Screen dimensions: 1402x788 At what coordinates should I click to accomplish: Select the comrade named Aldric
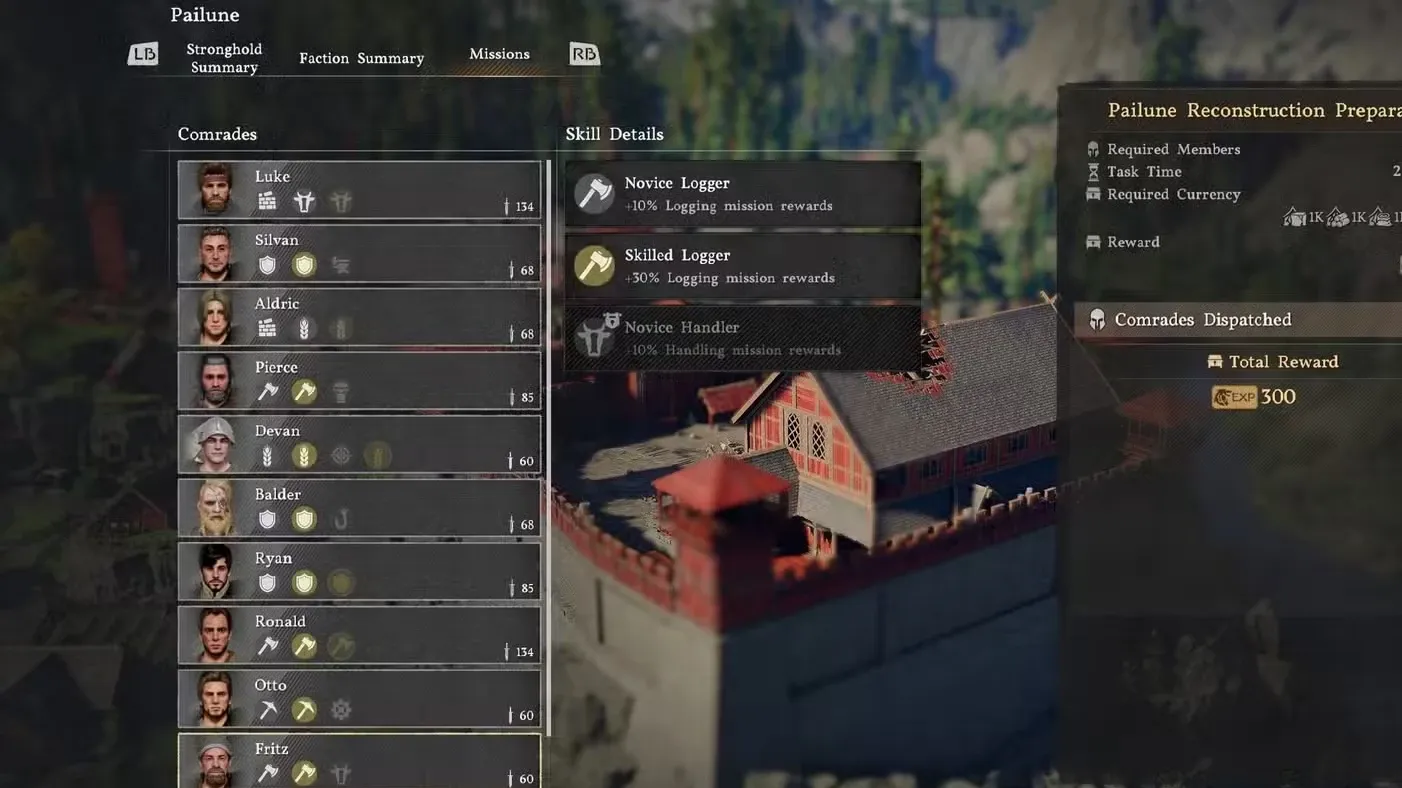(359, 317)
